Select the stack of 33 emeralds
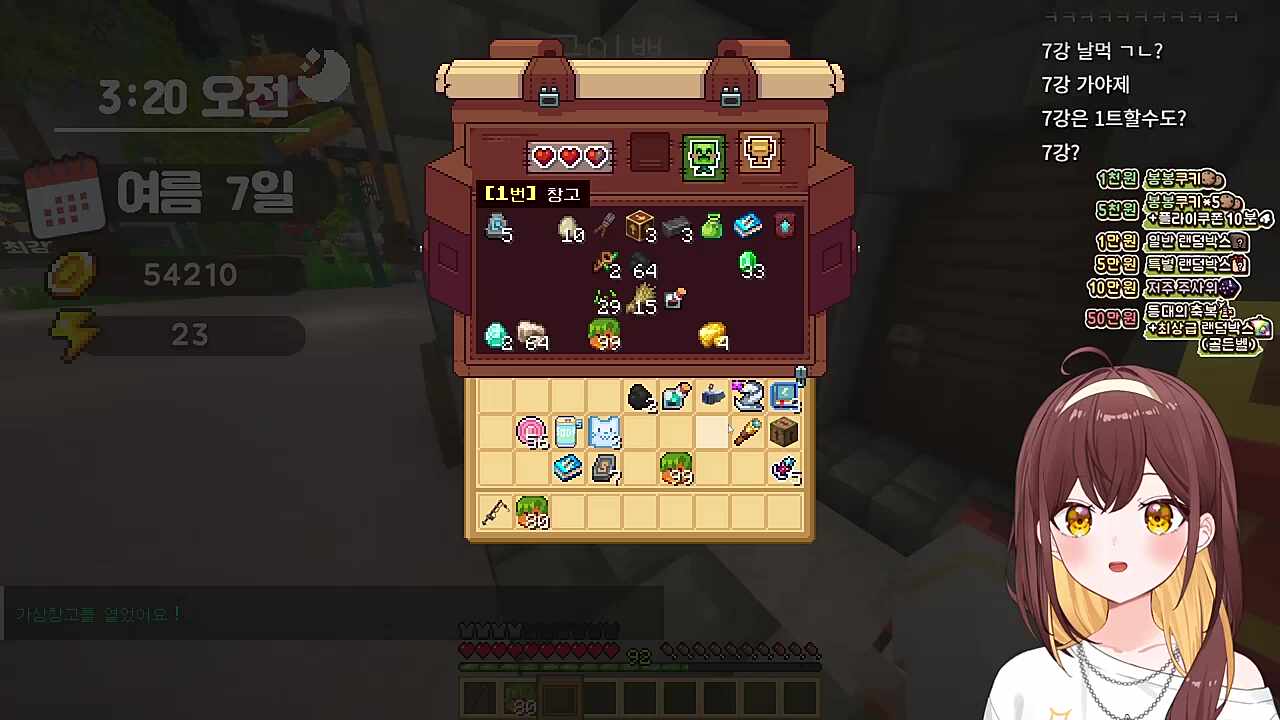The width and height of the screenshot is (1280, 720). click(749, 263)
